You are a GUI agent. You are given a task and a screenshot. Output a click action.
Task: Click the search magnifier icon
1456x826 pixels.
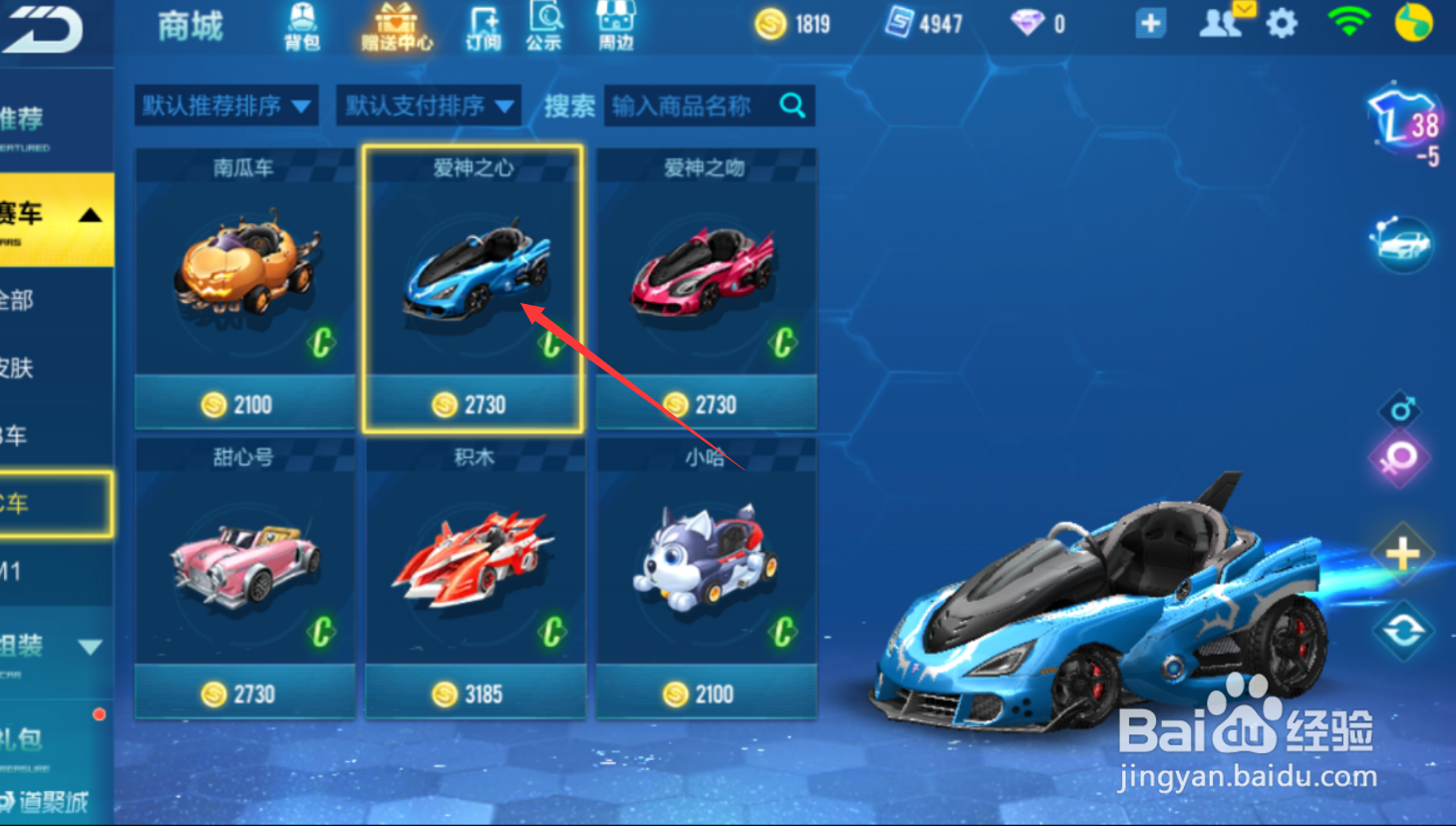pyautogui.click(x=791, y=105)
